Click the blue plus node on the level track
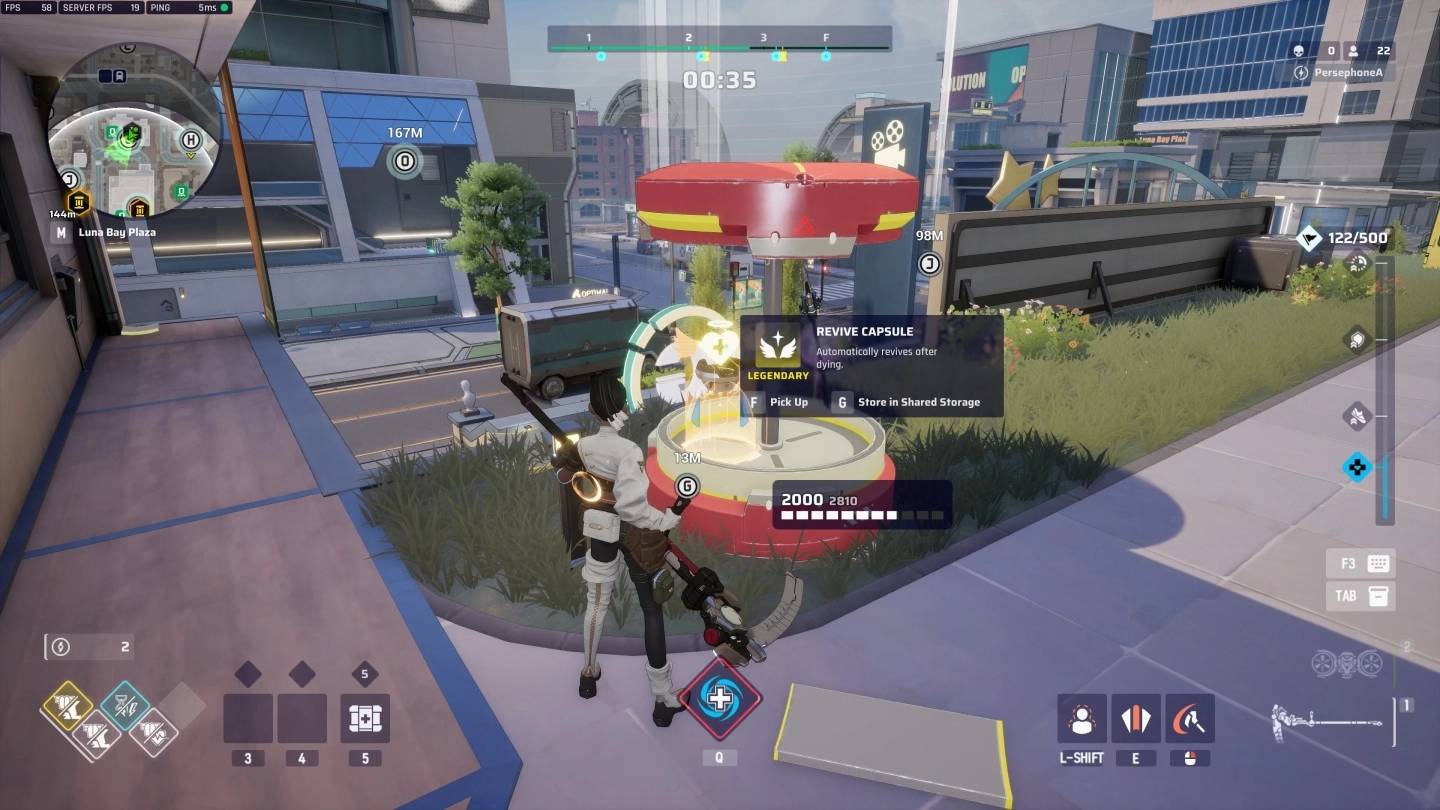1440x810 pixels. (x=1356, y=466)
